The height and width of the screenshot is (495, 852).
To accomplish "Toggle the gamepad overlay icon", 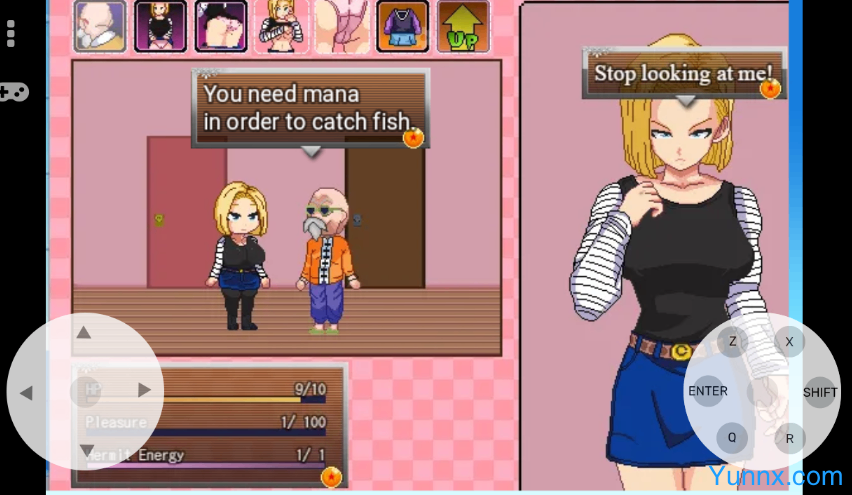I will pos(13,92).
